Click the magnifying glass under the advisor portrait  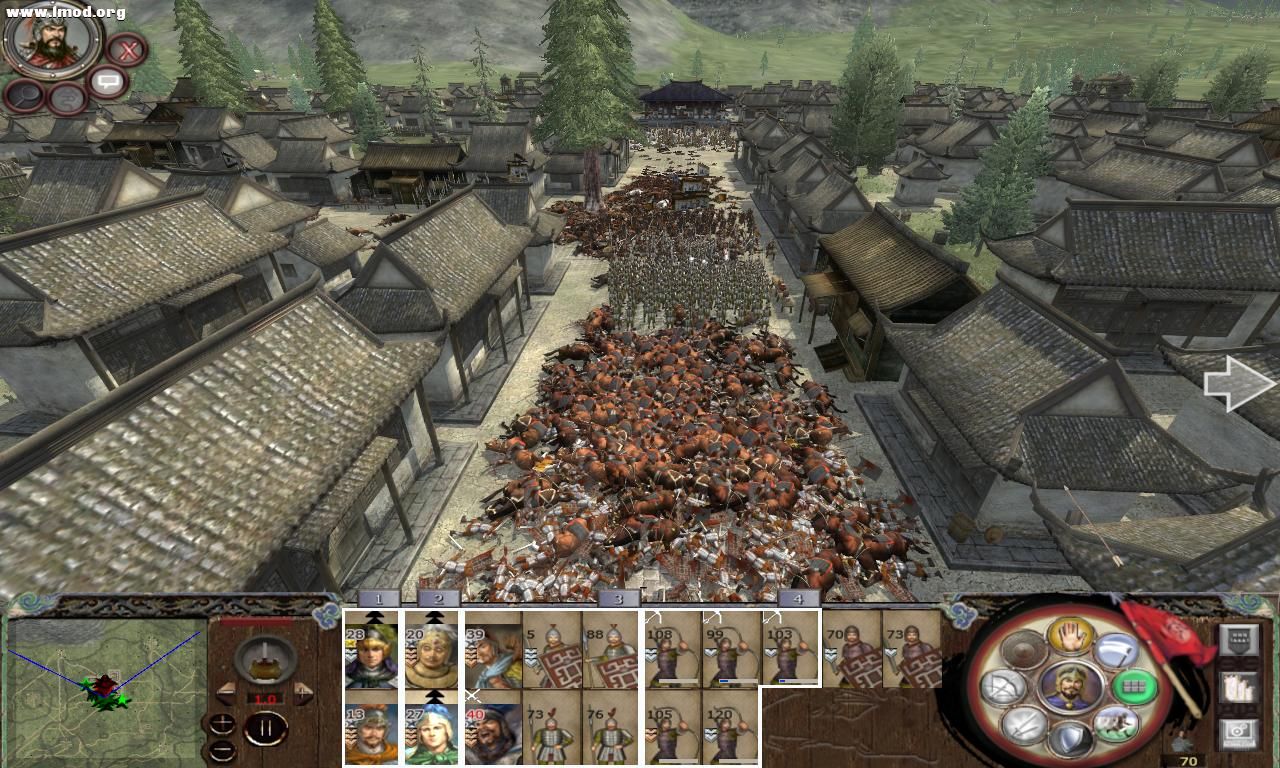24,97
